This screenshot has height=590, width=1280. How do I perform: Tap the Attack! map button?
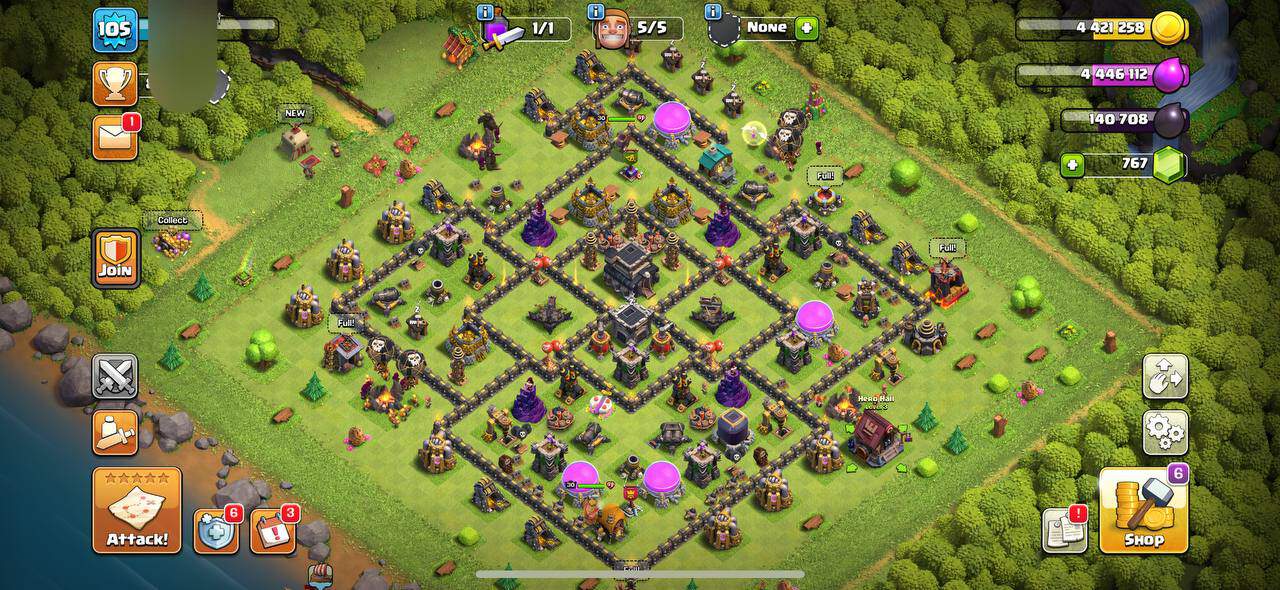tap(137, 510)
